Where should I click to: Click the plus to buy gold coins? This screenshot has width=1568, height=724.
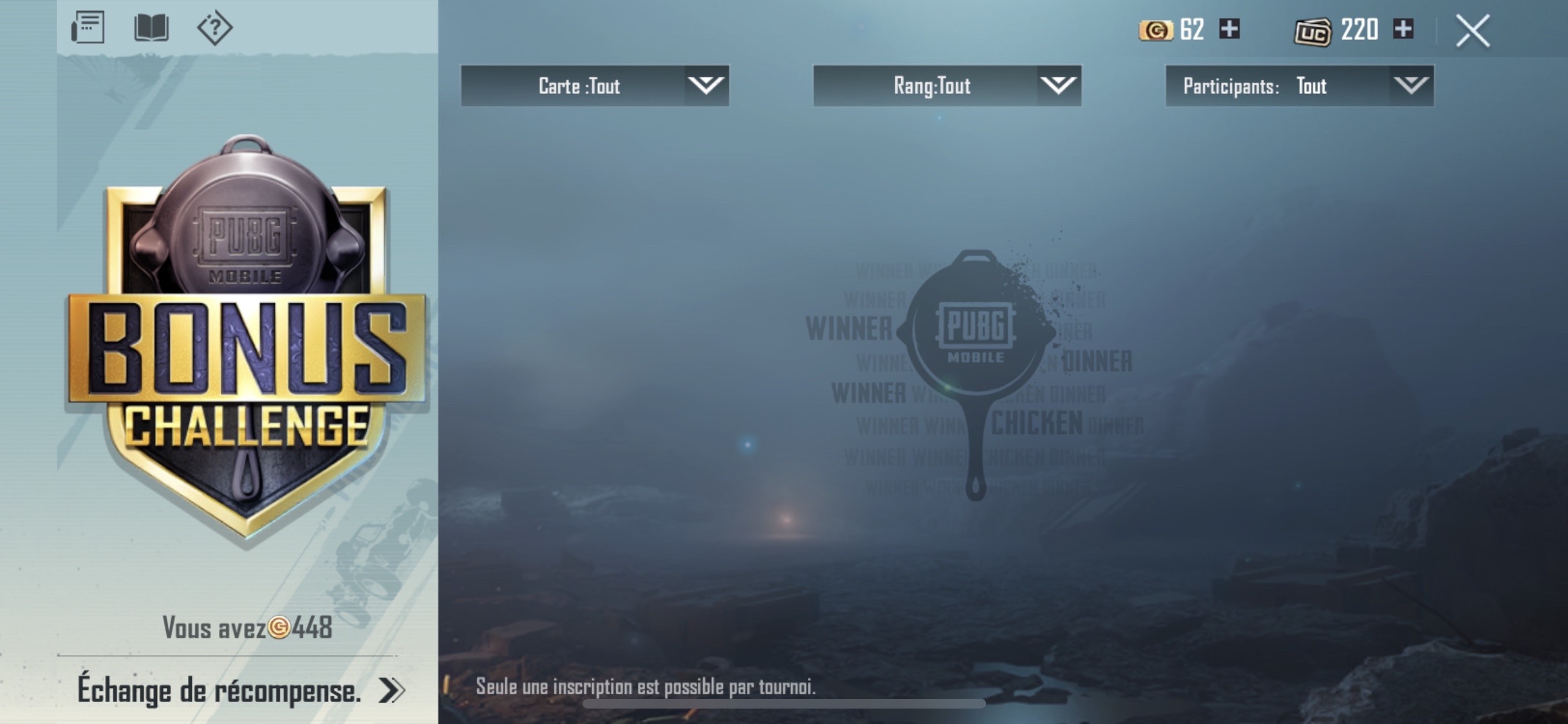(x=1230, y=30)
